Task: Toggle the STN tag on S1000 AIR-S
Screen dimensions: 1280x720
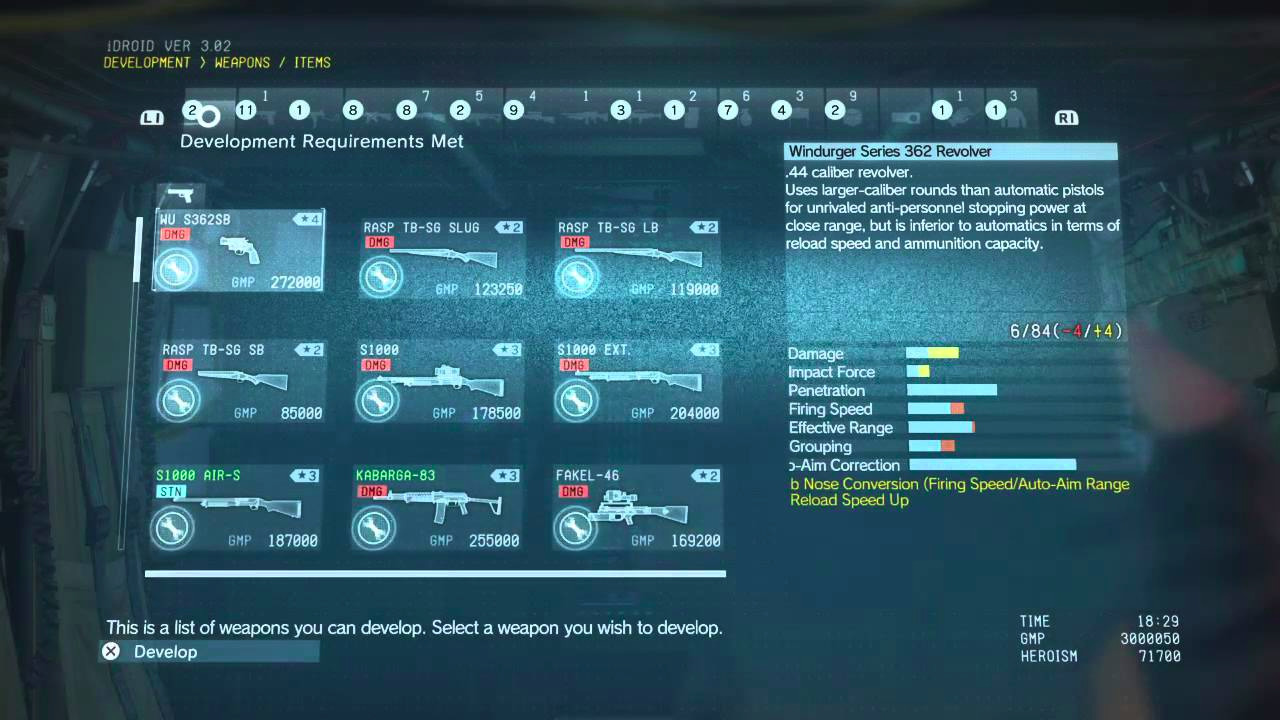Action: tap(172, 492)
